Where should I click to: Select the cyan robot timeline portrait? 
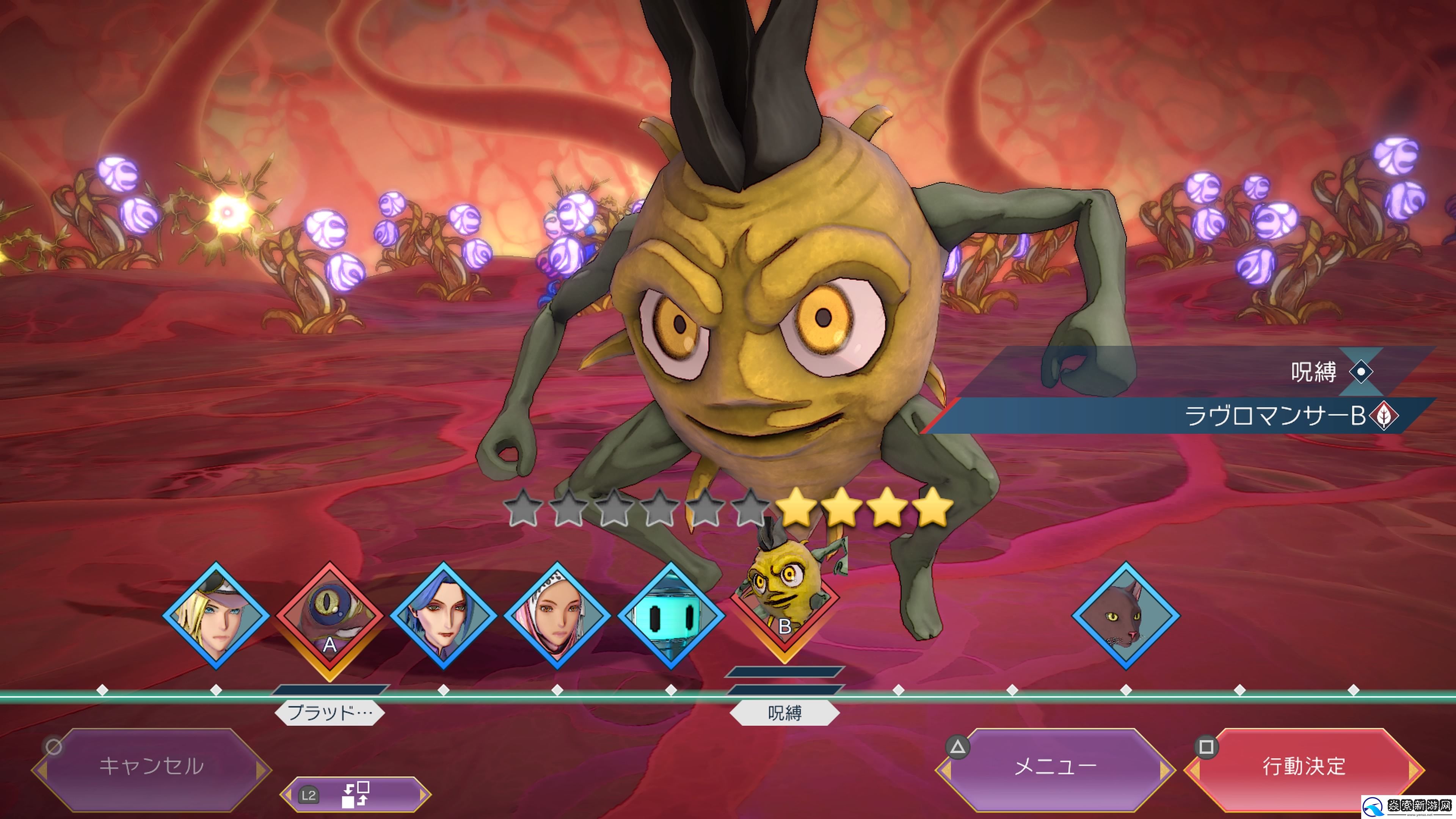point(671,615)
